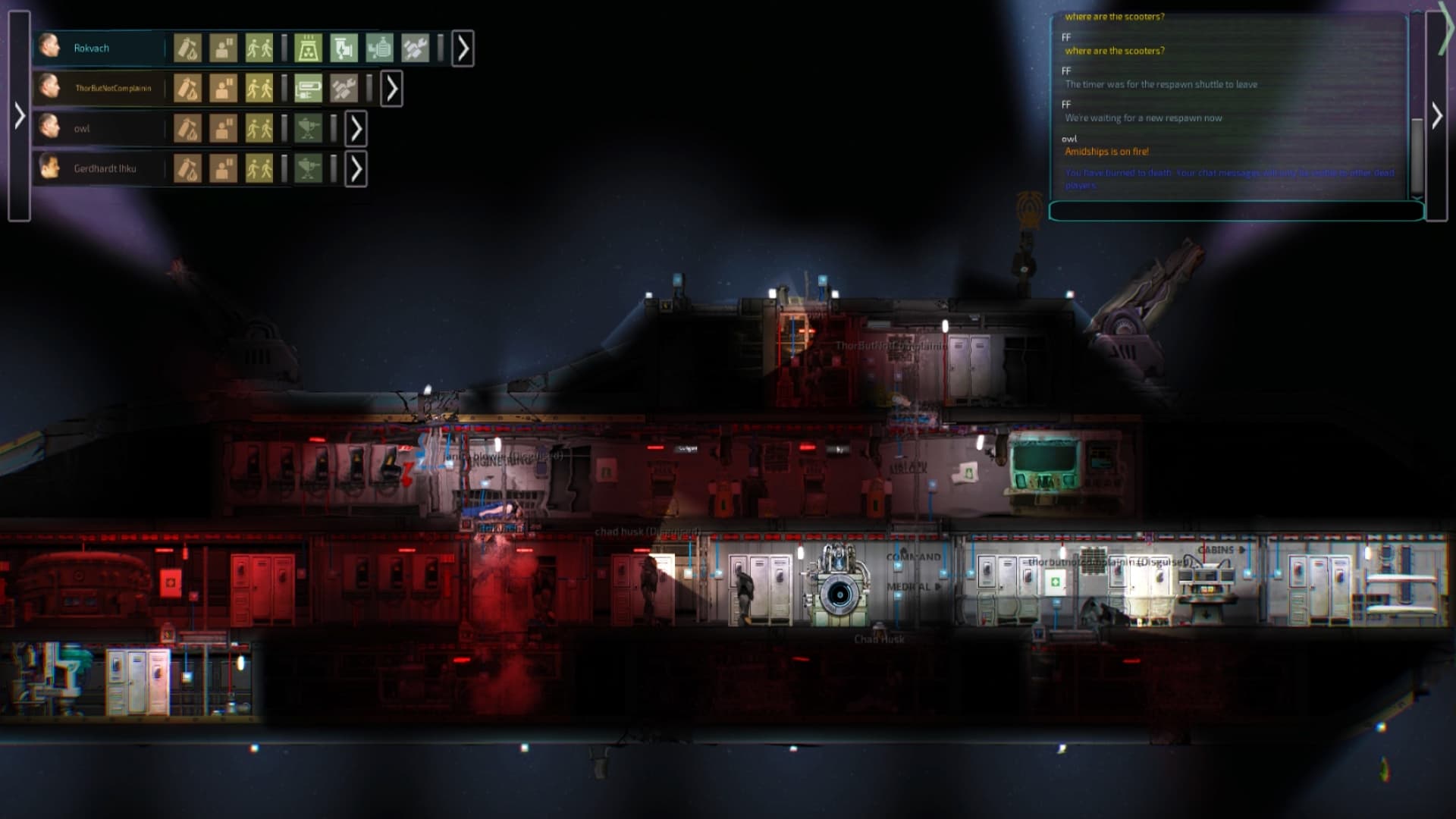Order Rokvach to extinguish fires
This screenshot has height=819, width=1456.
point(187,47)
